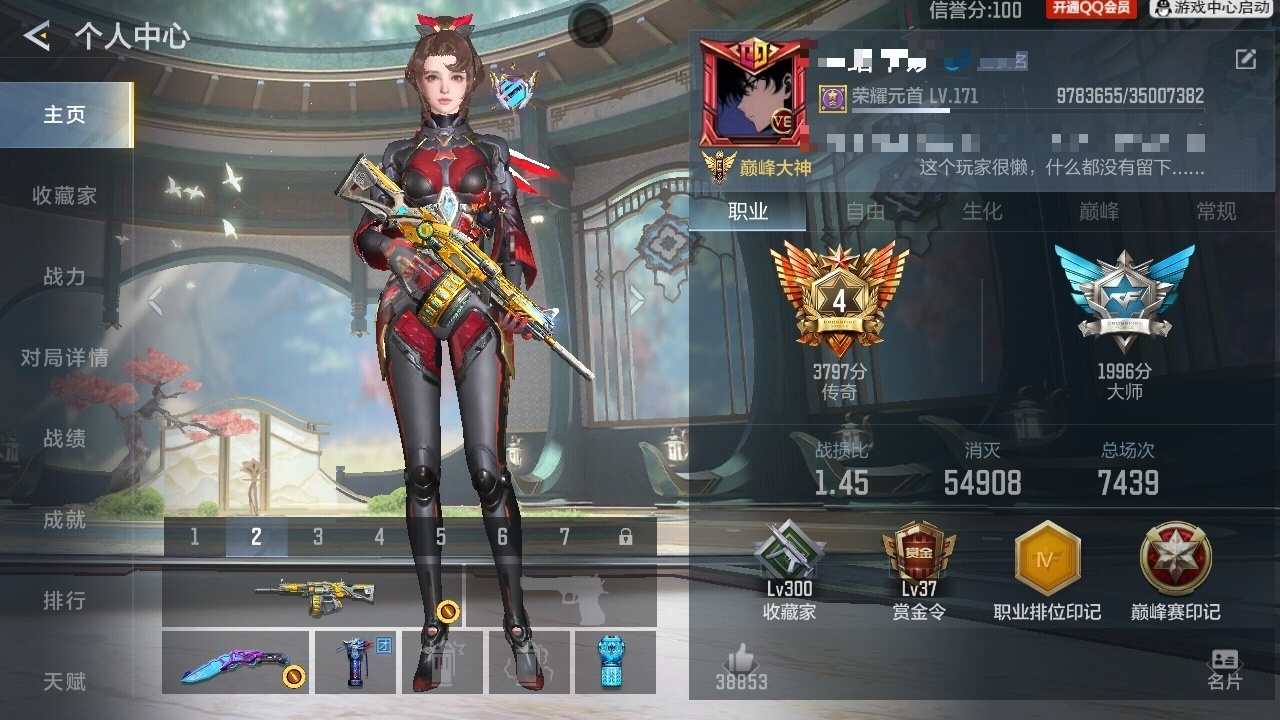This screenshot has height=720, width=1280.
Task: Go back using the top-left arrow
Action: (37, 37)
